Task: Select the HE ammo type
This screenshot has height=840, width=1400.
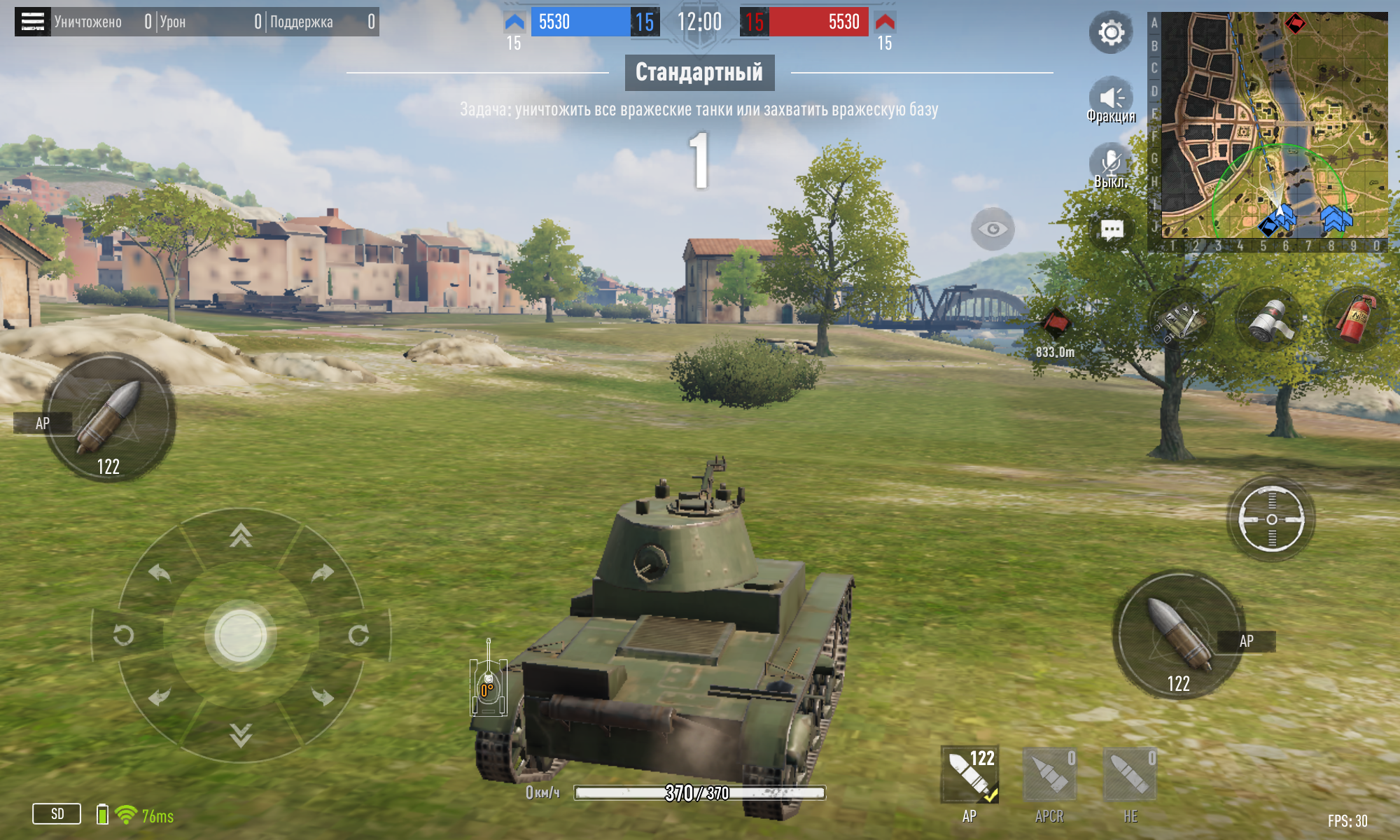Action: [1130, 776]
